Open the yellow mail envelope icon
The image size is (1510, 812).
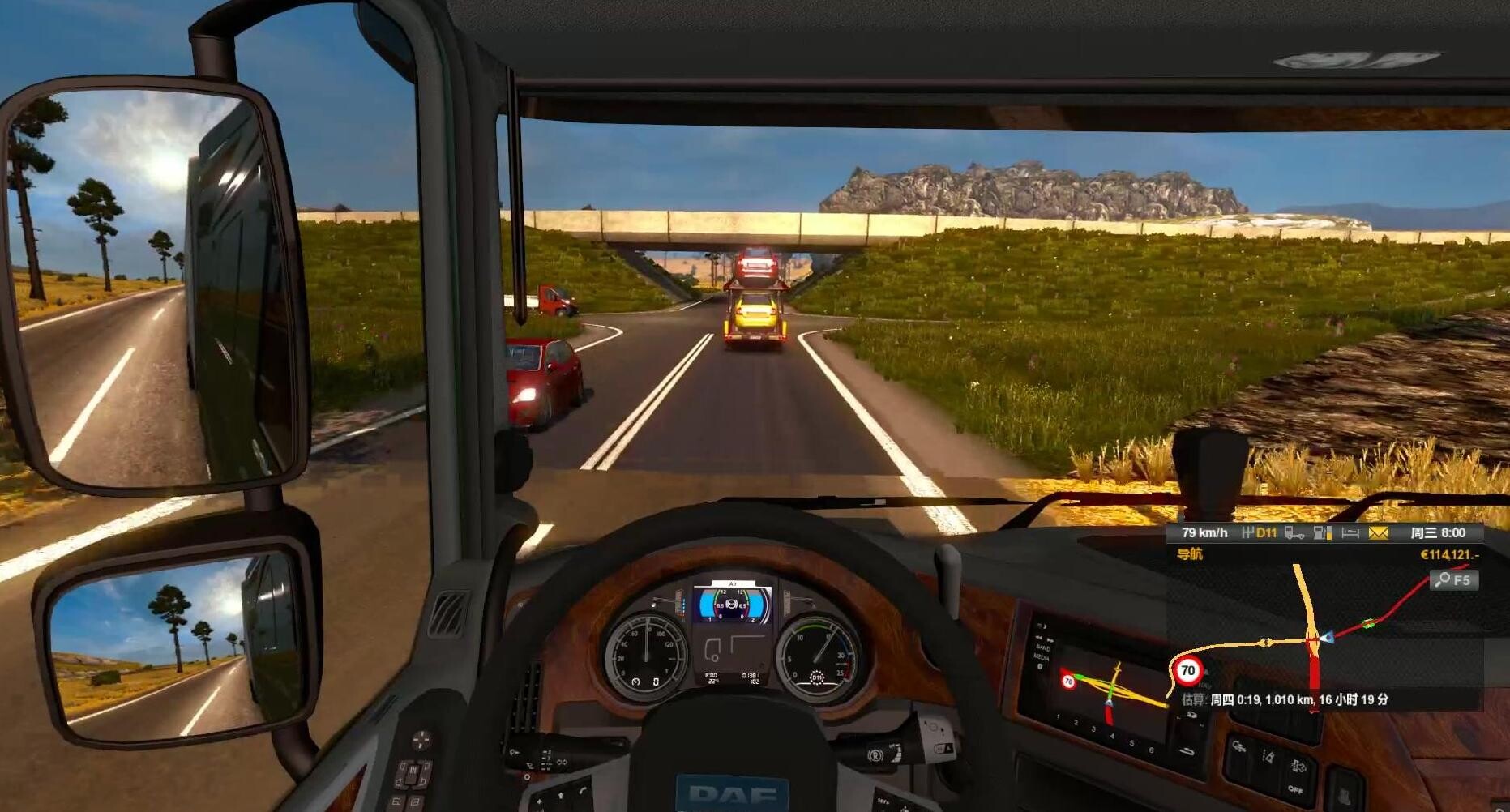pyautogui.click(x=1378, y=532)
